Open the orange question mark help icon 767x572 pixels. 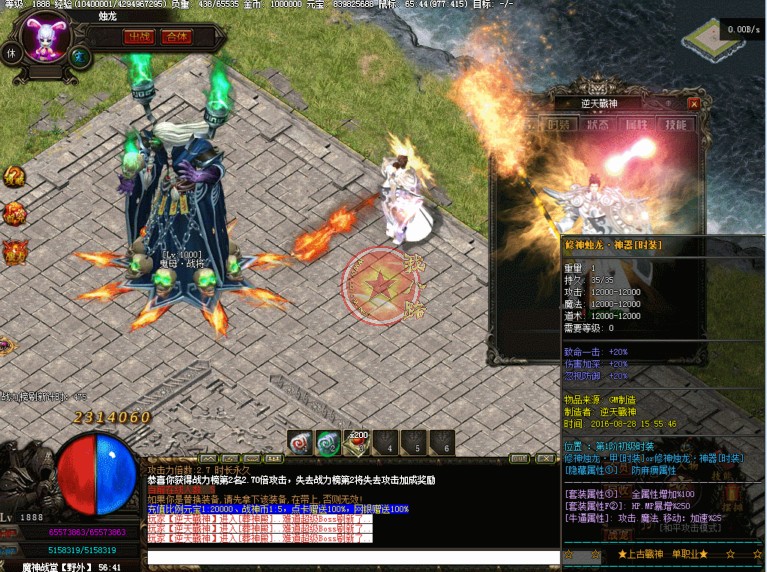[x=12, y=177]
